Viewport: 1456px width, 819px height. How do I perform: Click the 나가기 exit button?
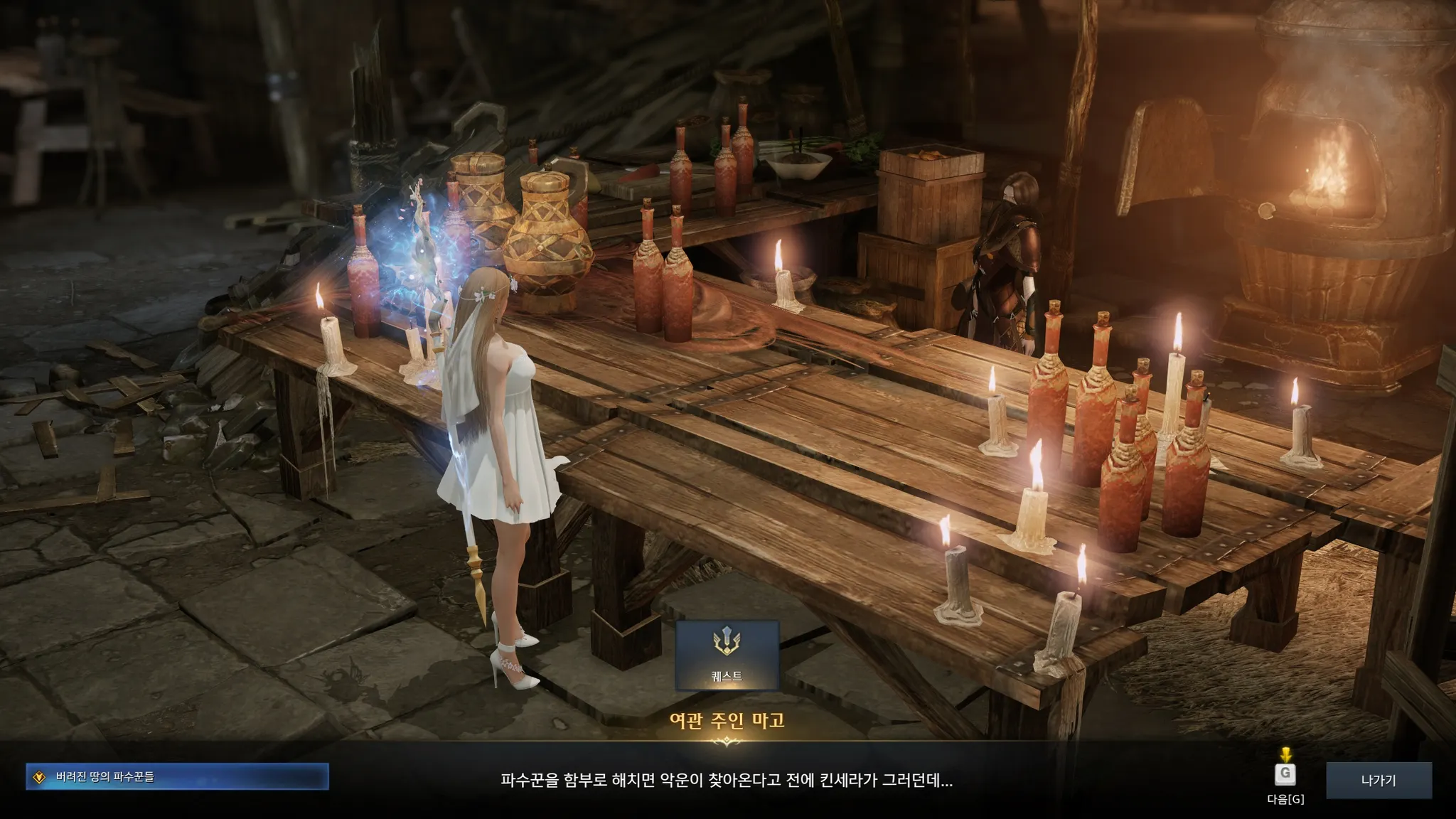(x=1379, y=780)
